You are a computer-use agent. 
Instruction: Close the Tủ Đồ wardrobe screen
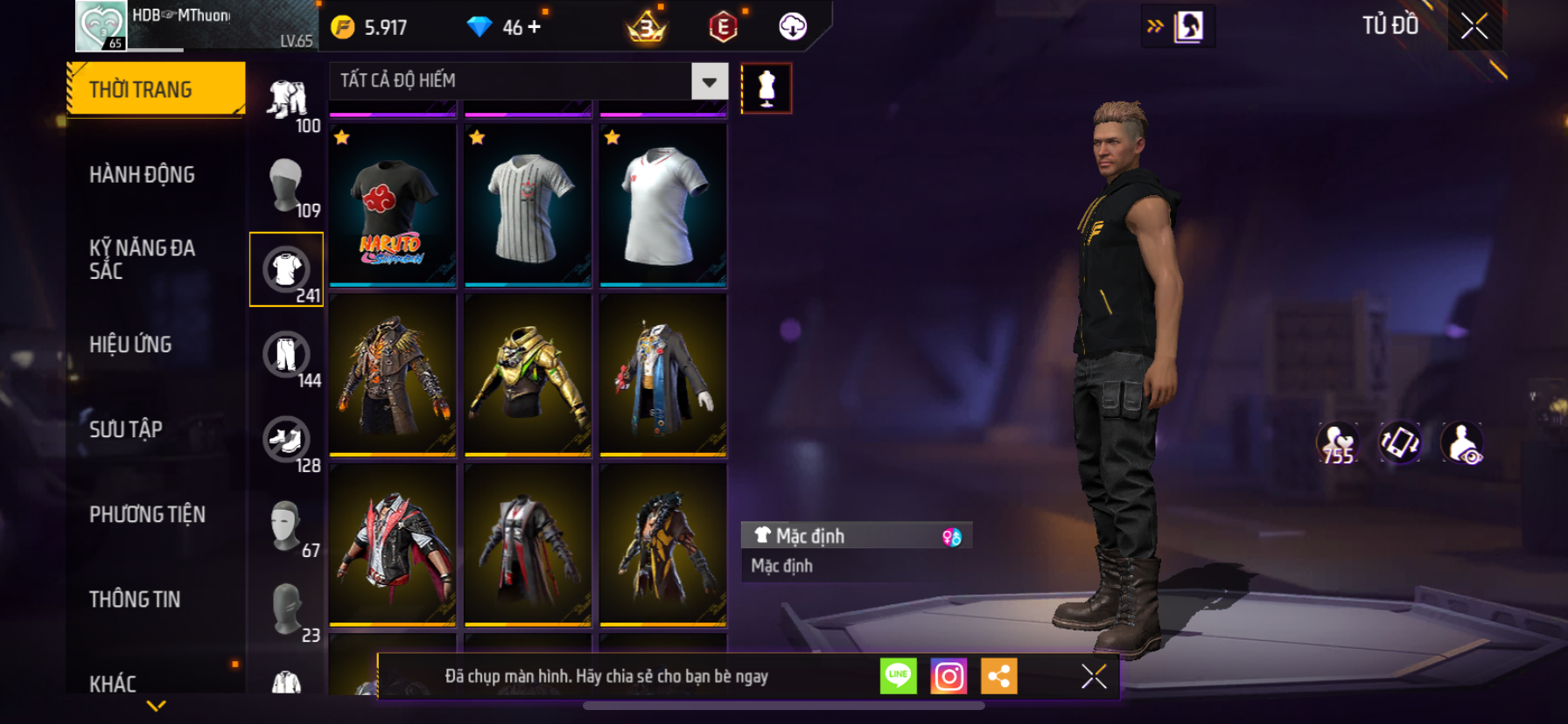tap(1474, 26)
